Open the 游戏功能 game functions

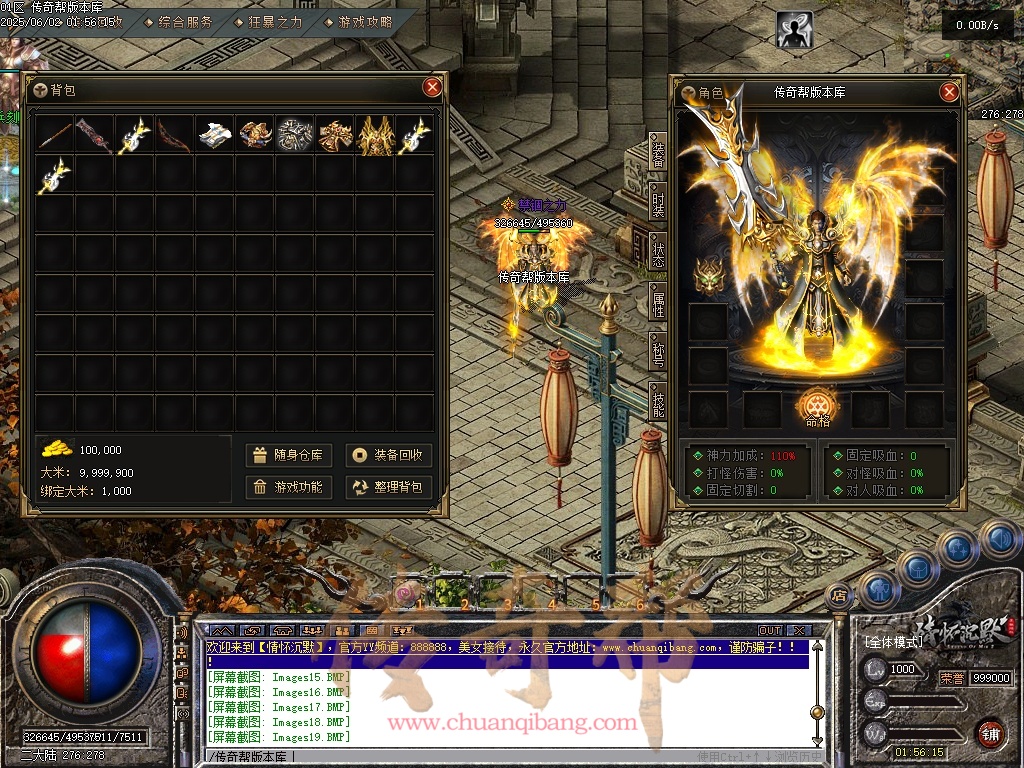[288, 487]
